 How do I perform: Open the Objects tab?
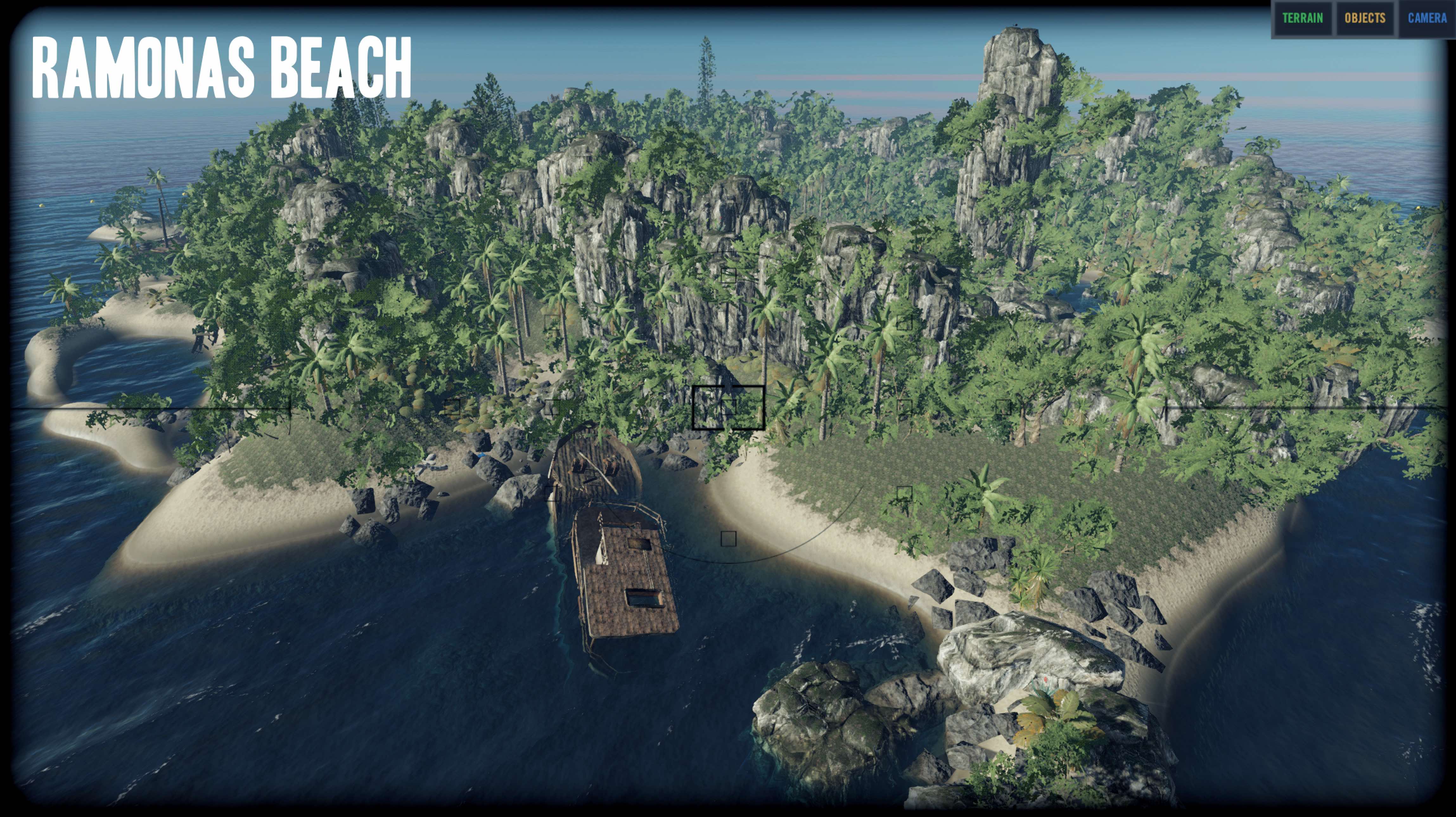[x=1364, y=19]
